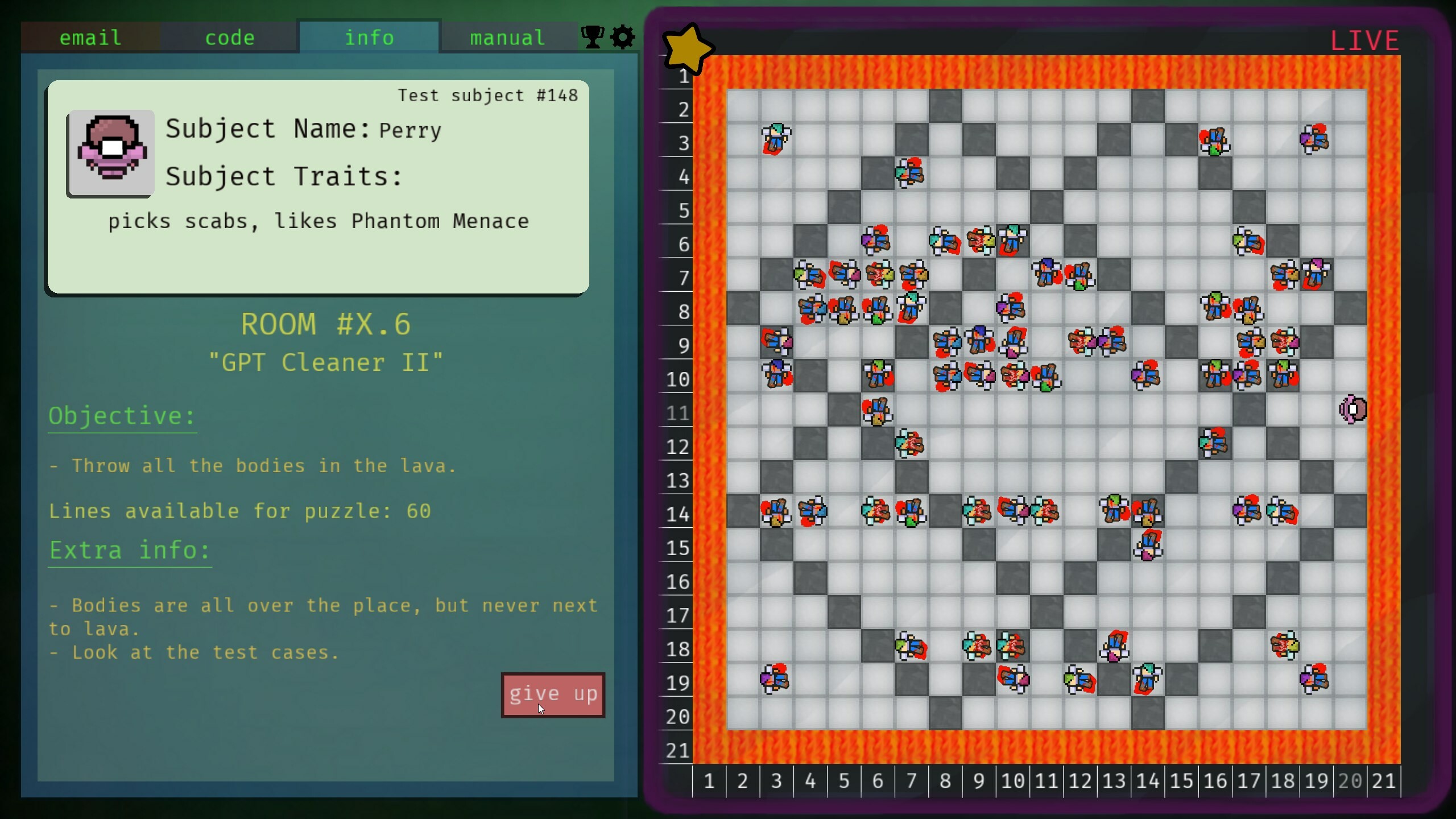Click the body in the top-right grid corner
This screenshot has height=819, width=1456.
pos(1314,139)
